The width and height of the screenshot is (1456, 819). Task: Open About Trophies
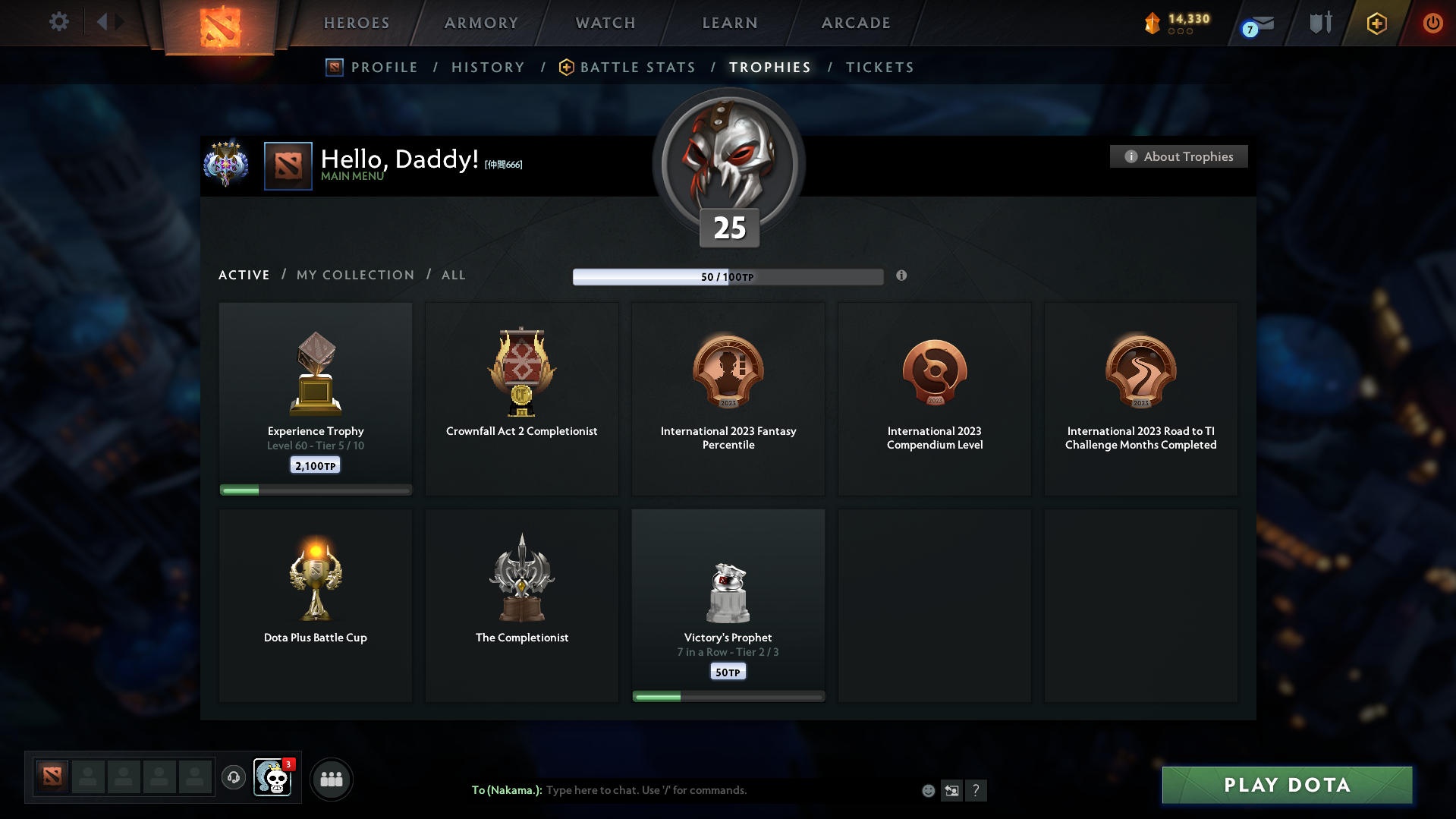1178,156
